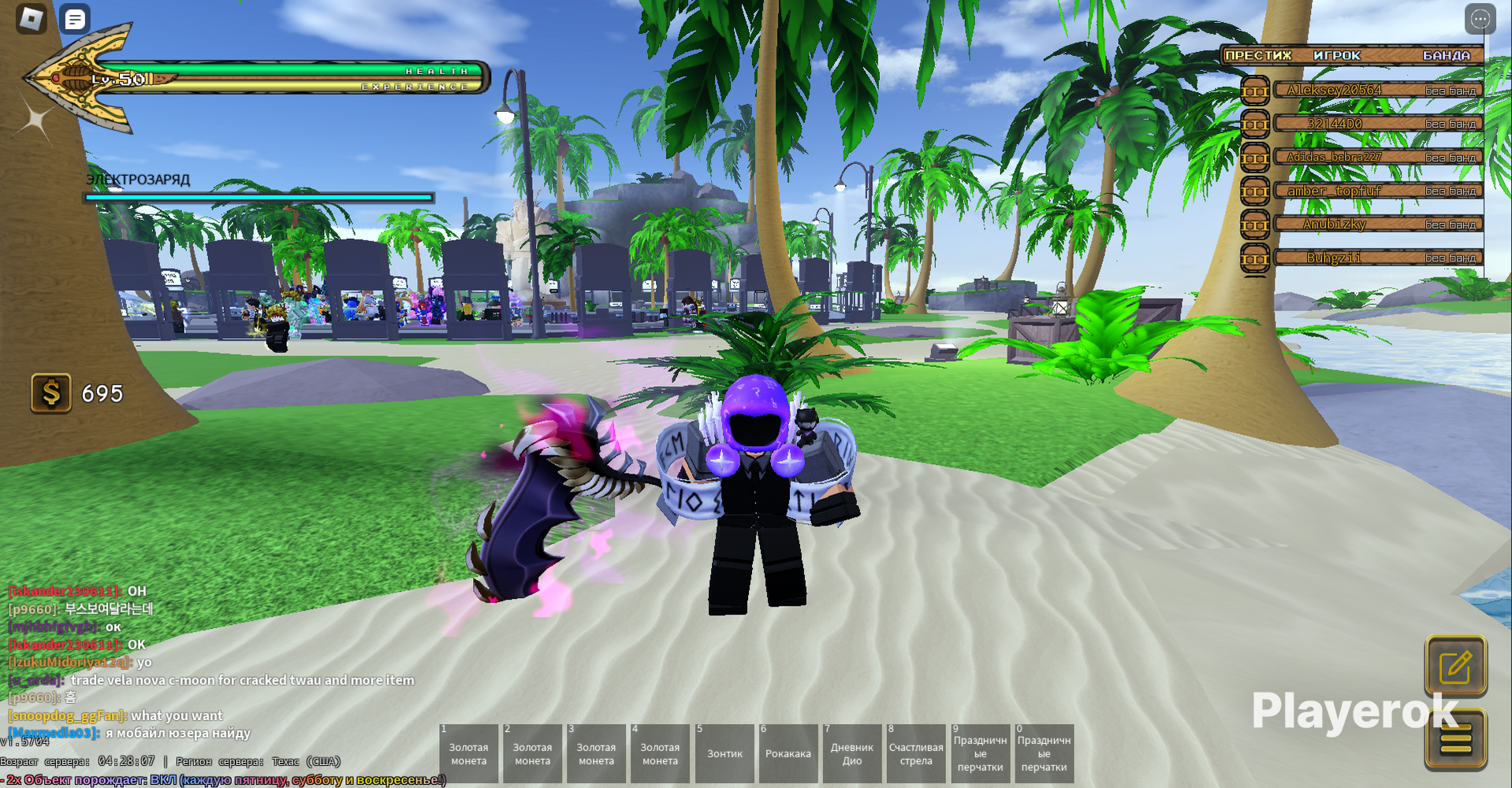This screenshot has height=788, width=1512.
Task: Open the chat speech bubble icon
Action: tap(75, 19)
